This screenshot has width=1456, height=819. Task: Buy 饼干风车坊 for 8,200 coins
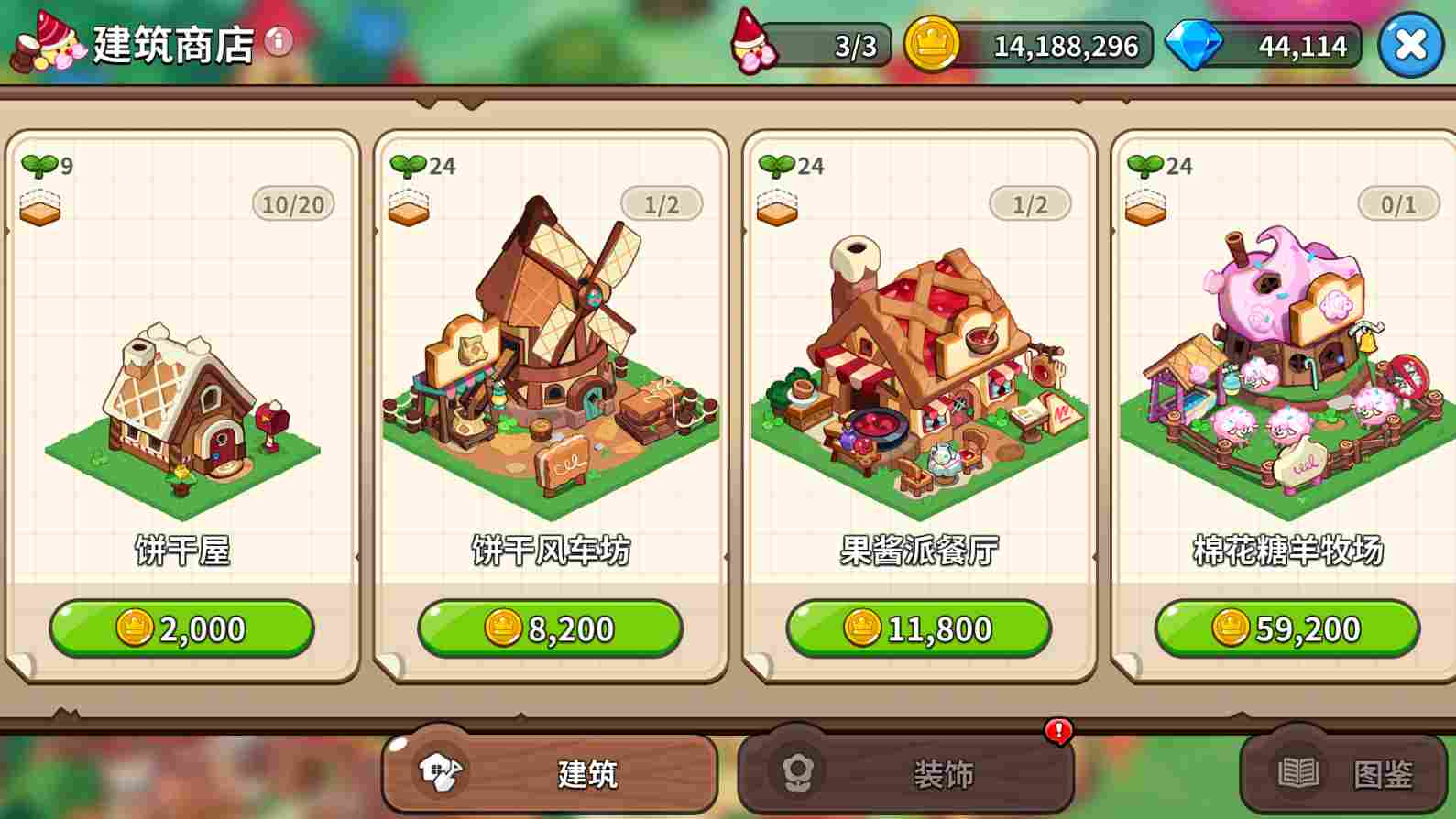click(550, 628)
